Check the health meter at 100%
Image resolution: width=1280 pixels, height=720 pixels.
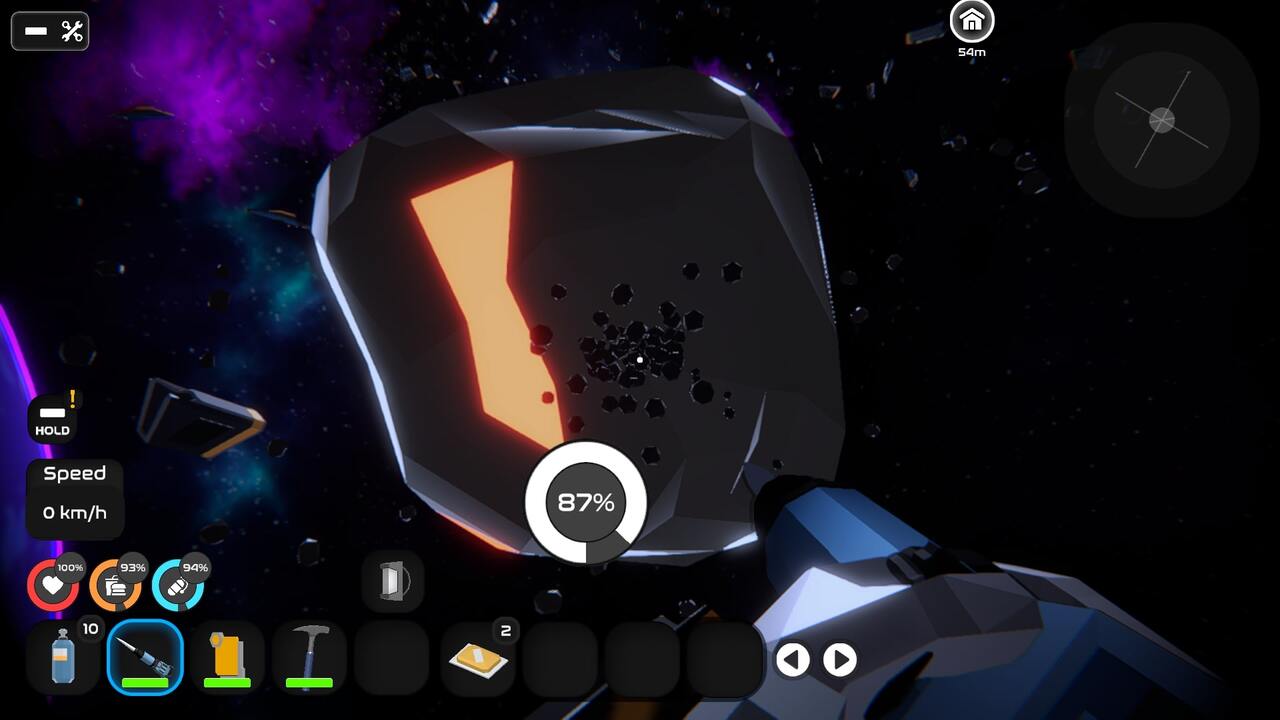53,584
